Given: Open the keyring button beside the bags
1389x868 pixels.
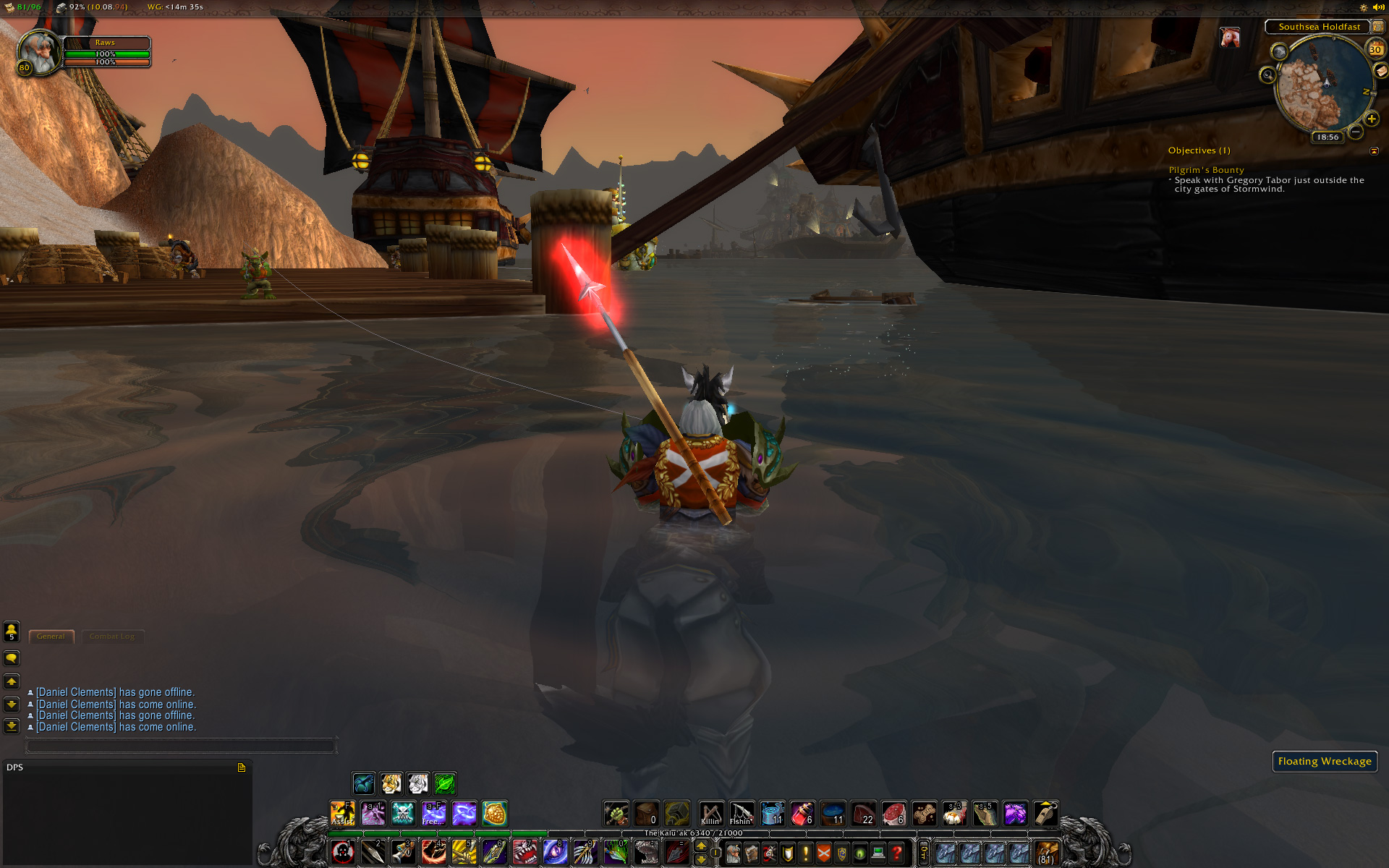Looking at the screenshot, I should [923, 853].
